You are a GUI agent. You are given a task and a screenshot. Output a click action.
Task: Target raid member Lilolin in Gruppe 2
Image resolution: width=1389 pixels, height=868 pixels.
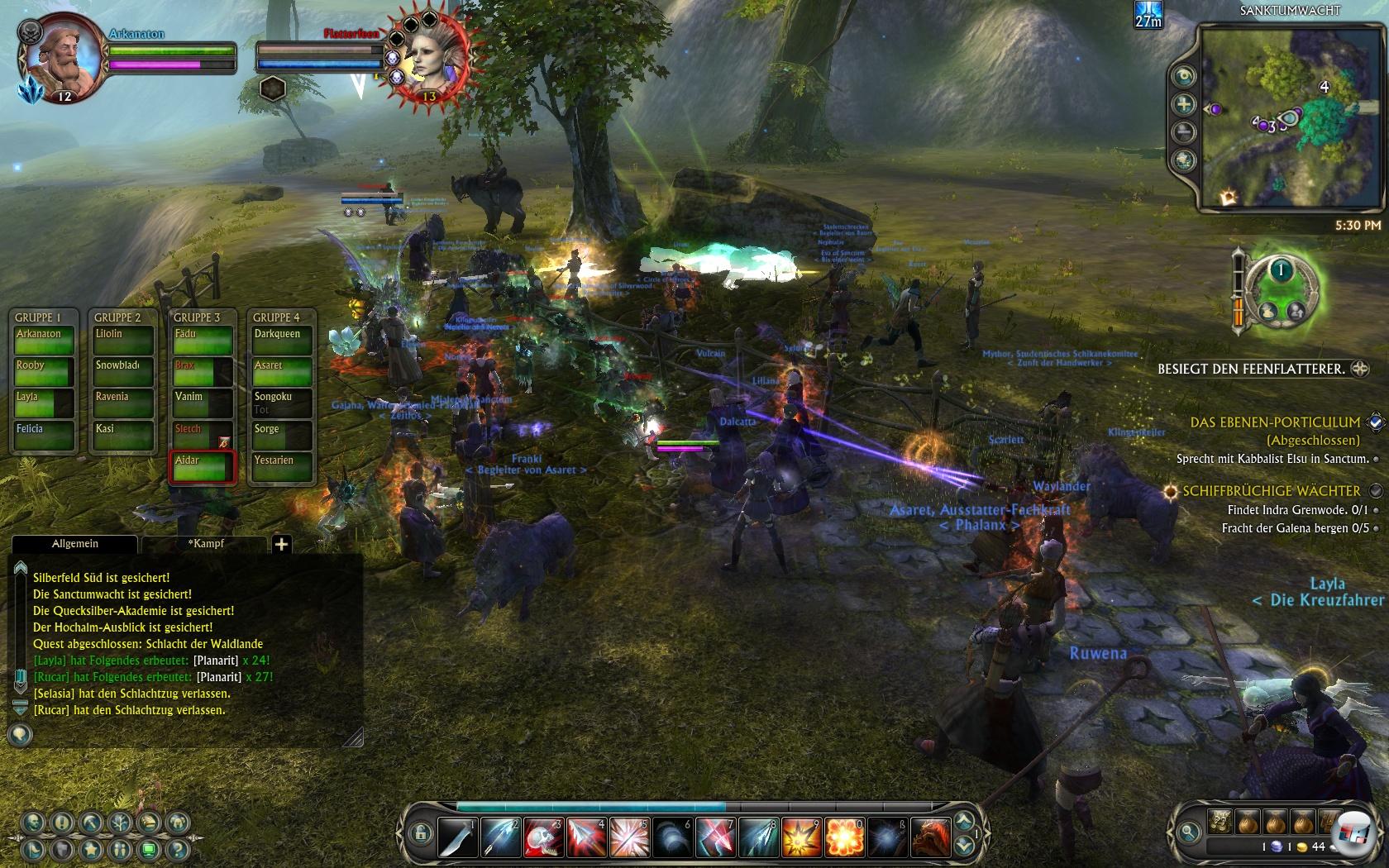pyautogui.click(x=122, y=341)
